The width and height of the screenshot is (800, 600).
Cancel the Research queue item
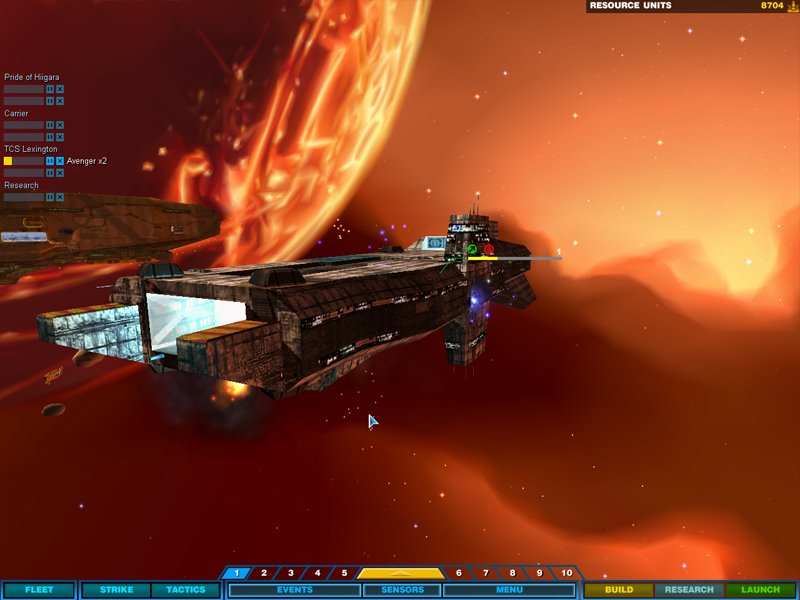click(60, 197)
